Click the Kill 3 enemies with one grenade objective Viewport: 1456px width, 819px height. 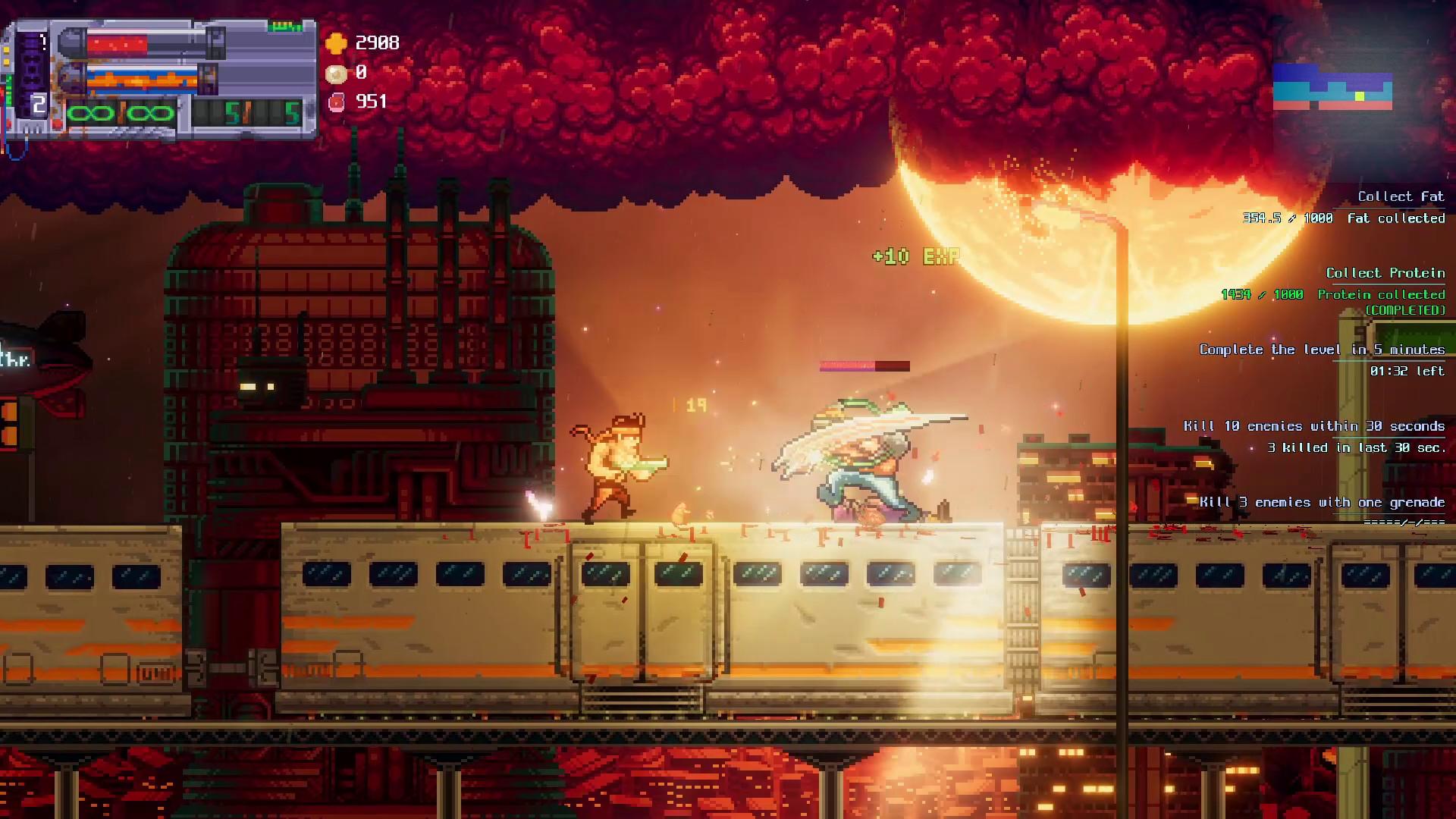pos(1322,502)
